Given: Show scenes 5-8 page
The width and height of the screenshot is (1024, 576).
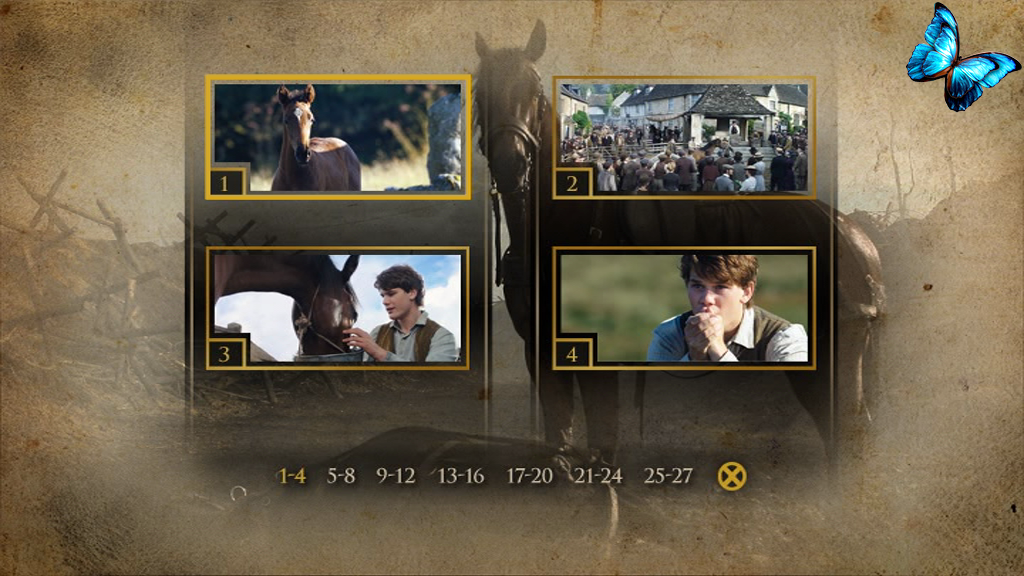Looking at the screenshot, I should click(341, 476).
